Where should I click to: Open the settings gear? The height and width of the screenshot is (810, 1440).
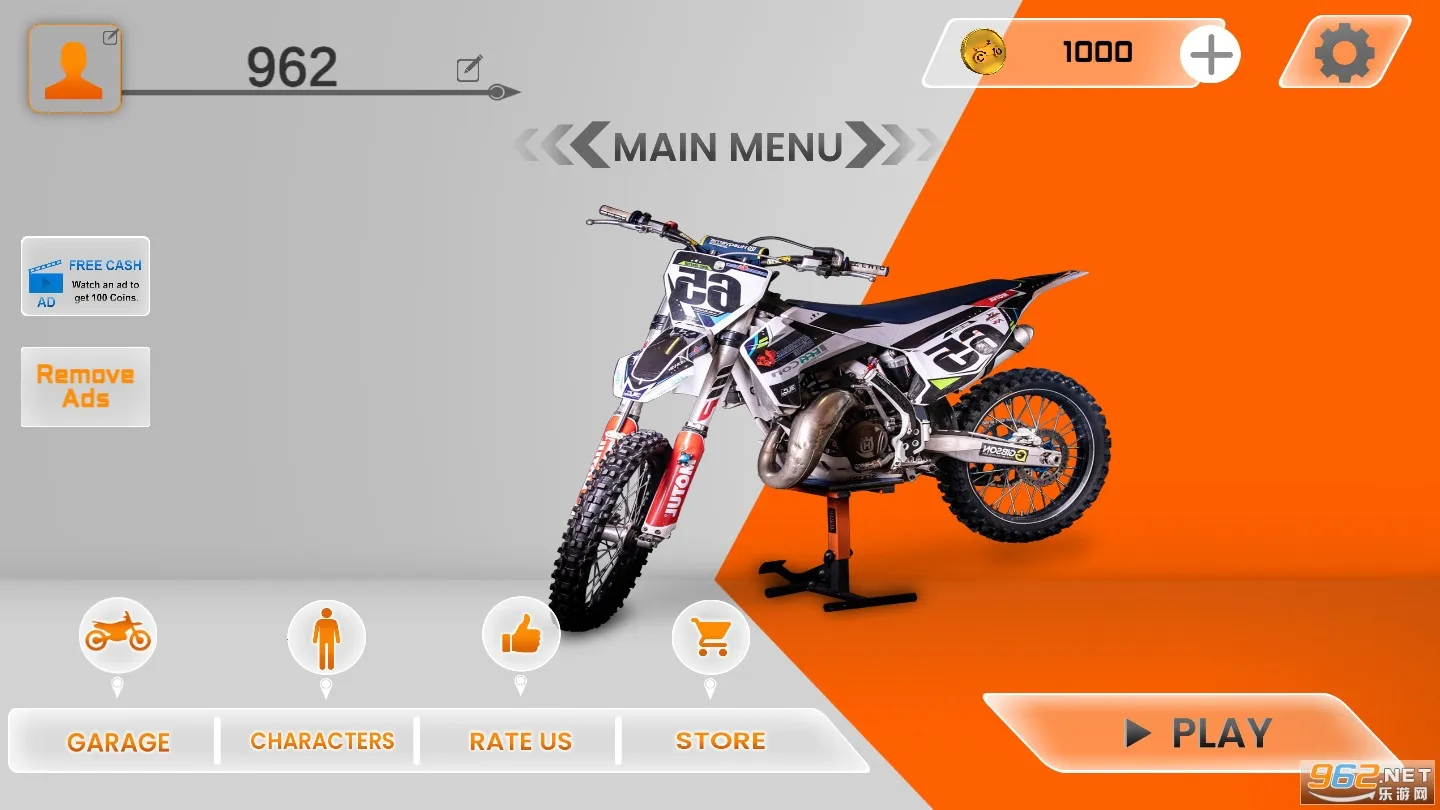coord(1344,52)
